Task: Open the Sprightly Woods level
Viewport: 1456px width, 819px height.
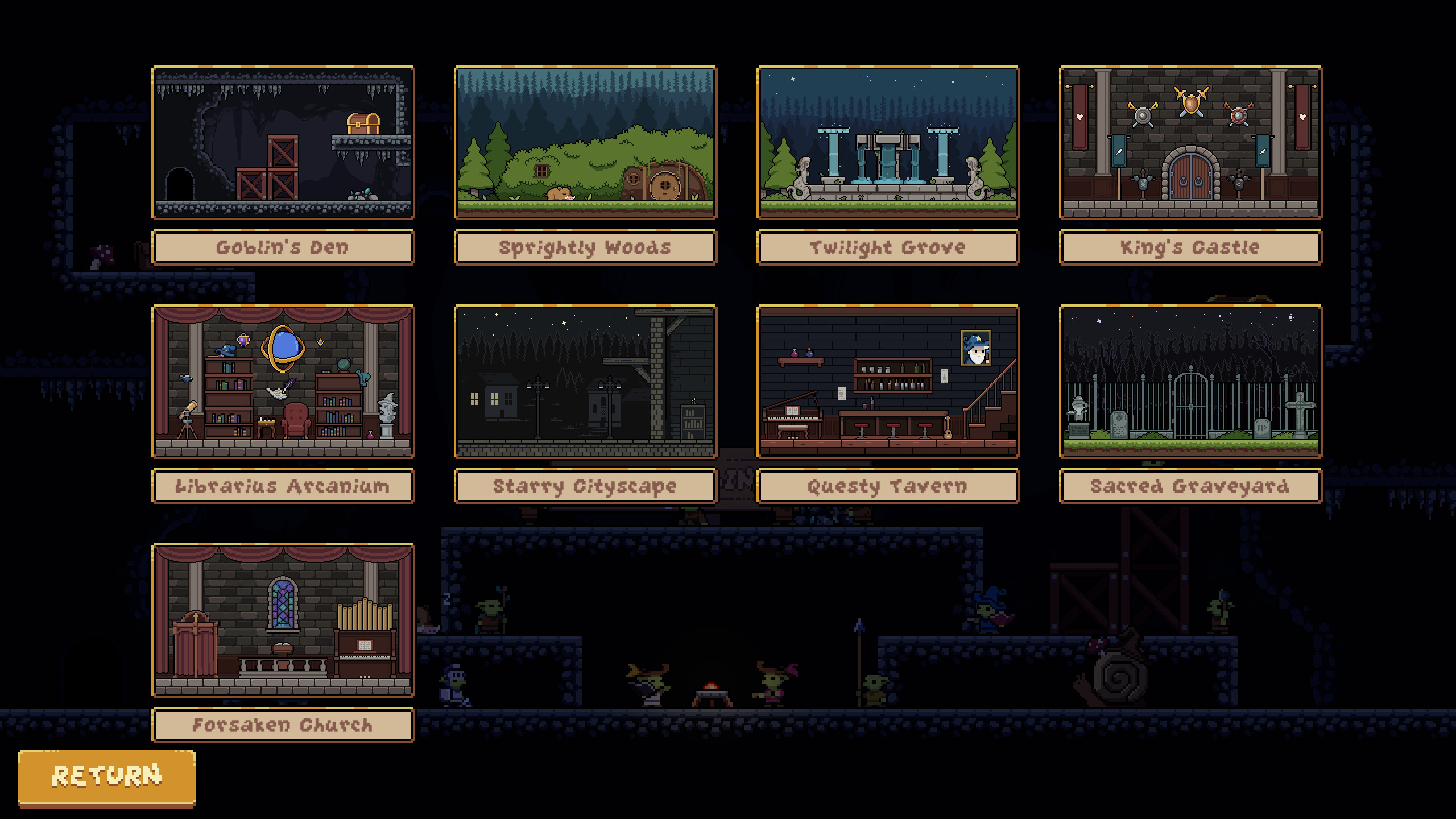Action: click(x=586, y=142)
